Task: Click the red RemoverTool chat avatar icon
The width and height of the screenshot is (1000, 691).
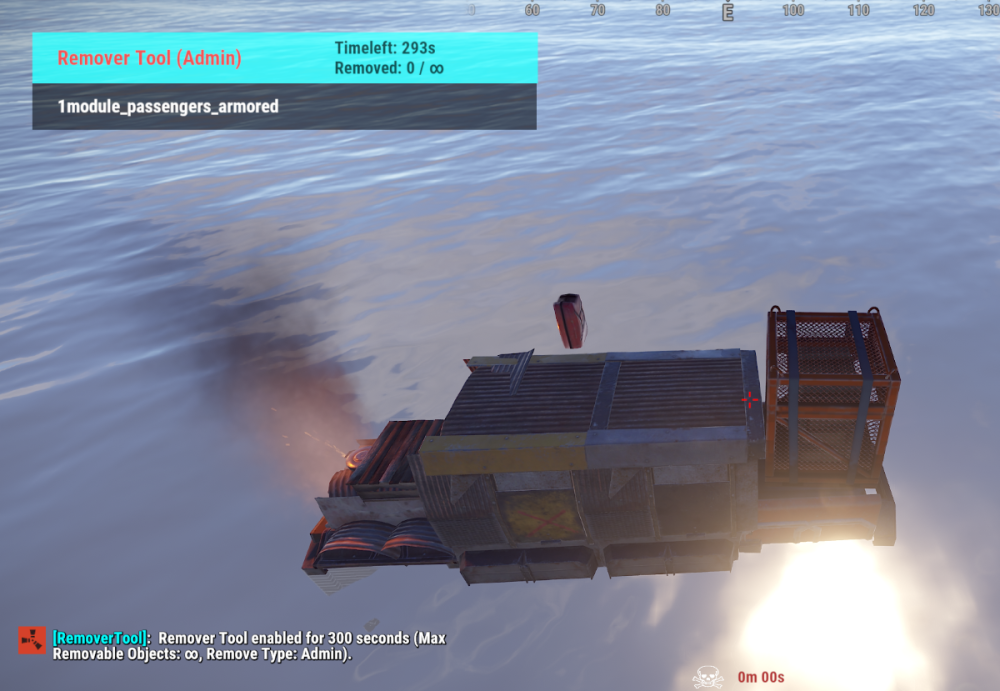Action: click(31, 640)
